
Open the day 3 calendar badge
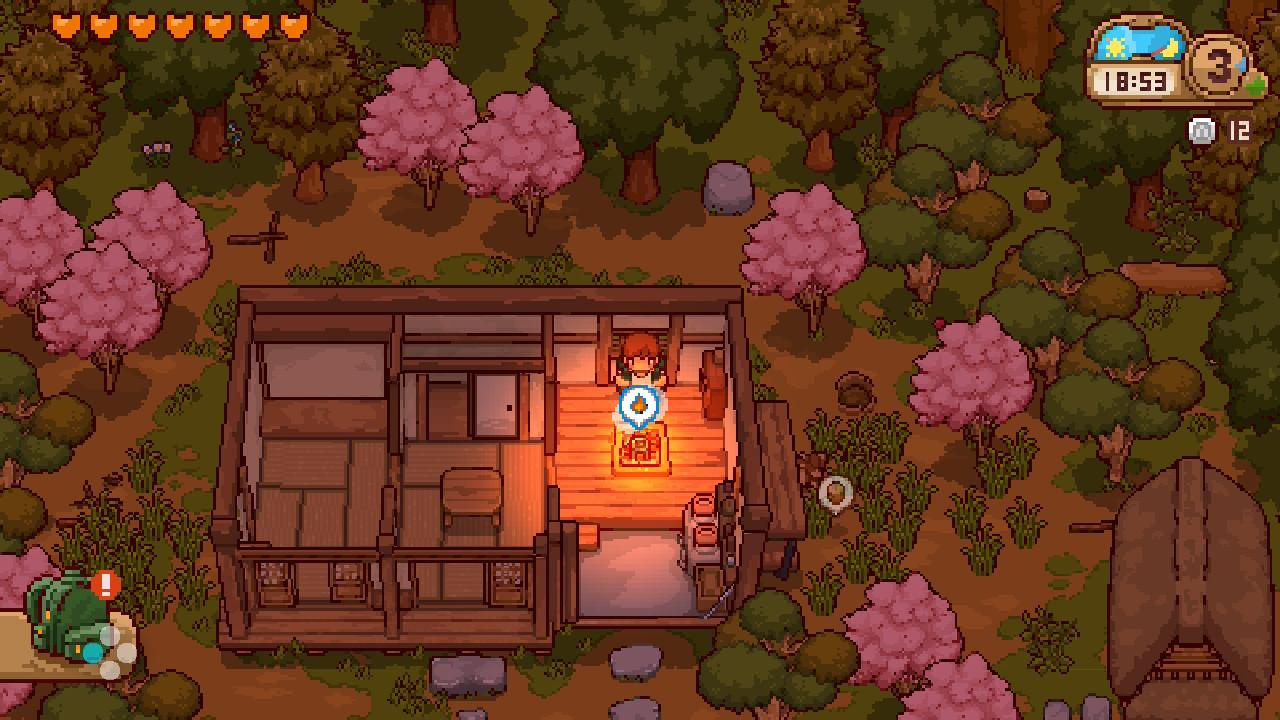click(1219, 67)
